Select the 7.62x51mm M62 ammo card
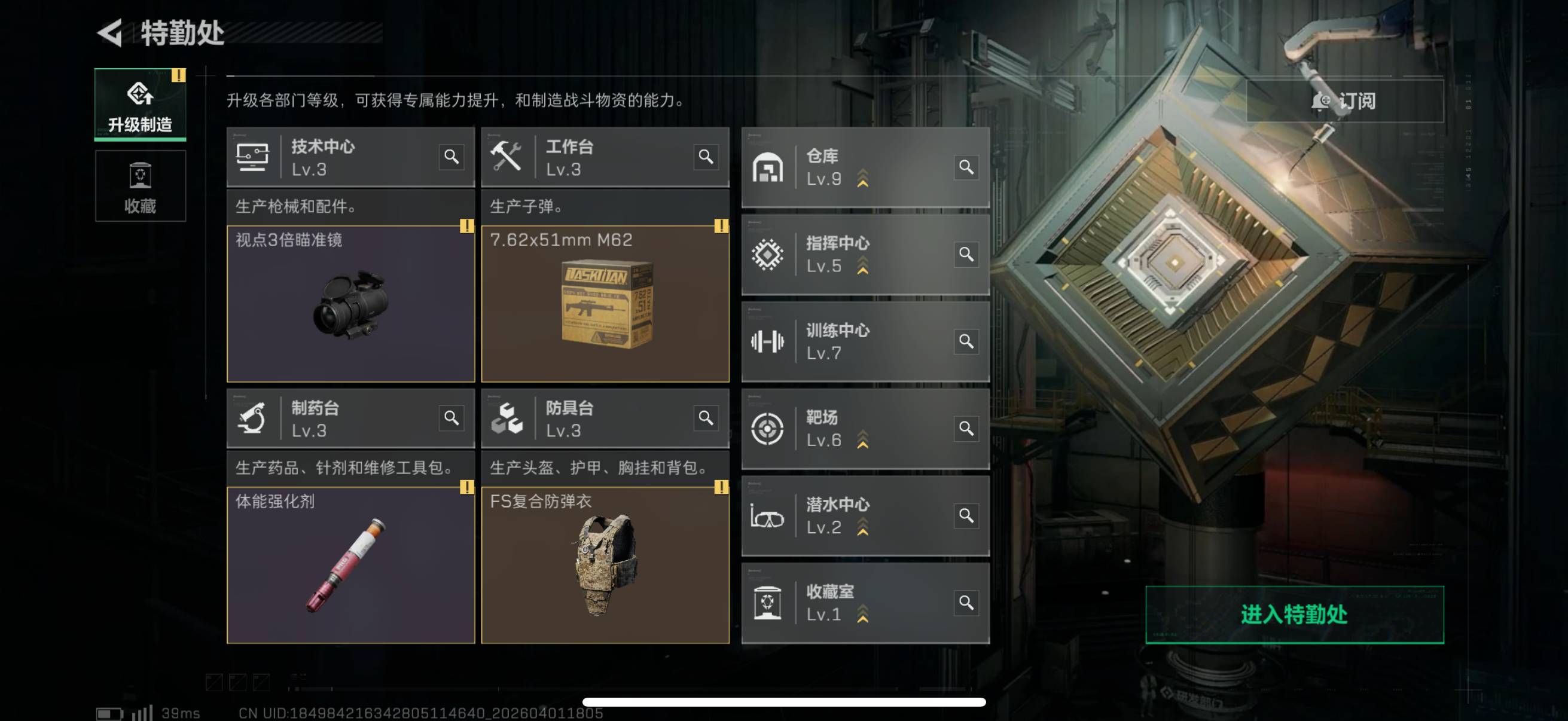 [x=605, y=304]
